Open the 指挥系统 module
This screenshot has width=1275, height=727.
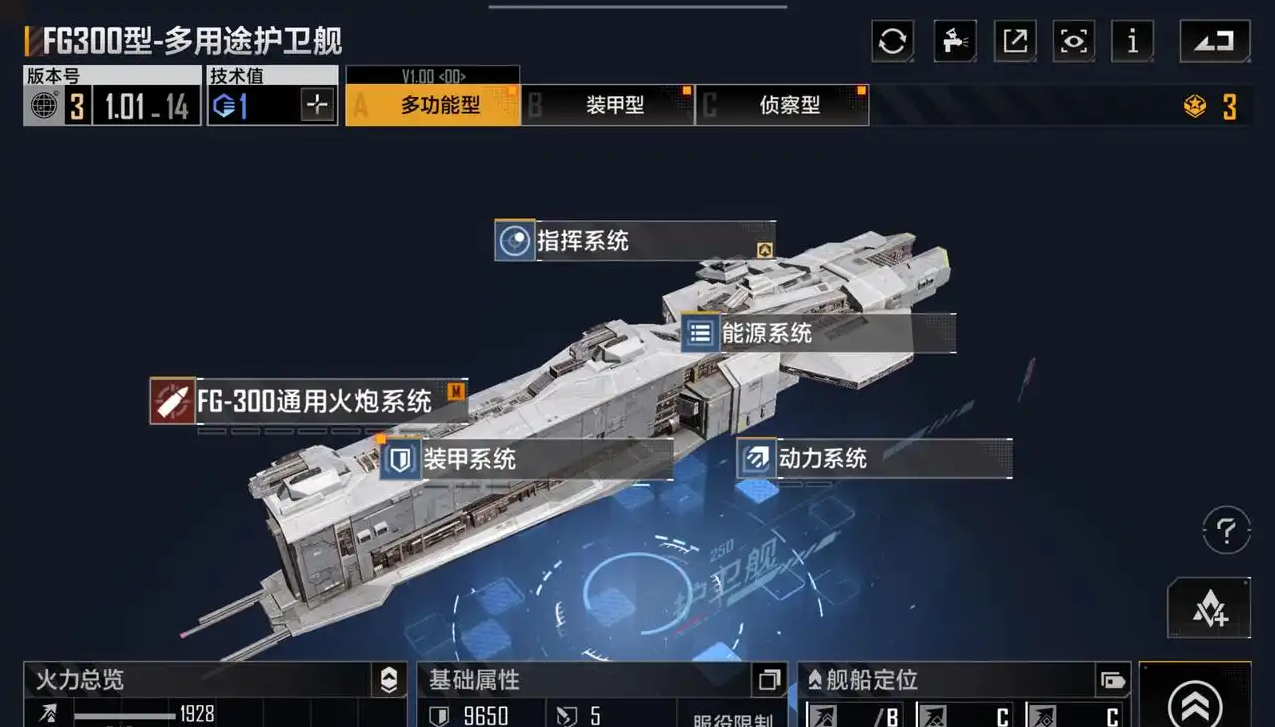(x=634, y=241)
